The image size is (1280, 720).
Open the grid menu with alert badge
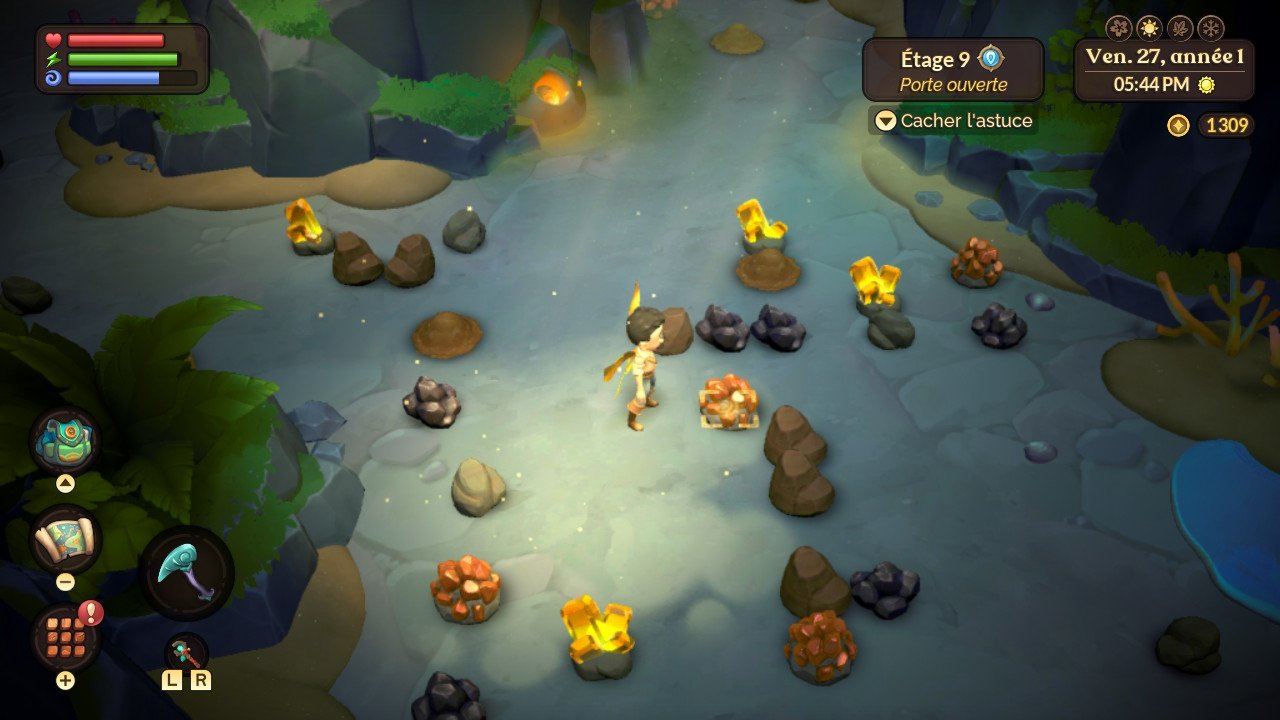point(65,638)
